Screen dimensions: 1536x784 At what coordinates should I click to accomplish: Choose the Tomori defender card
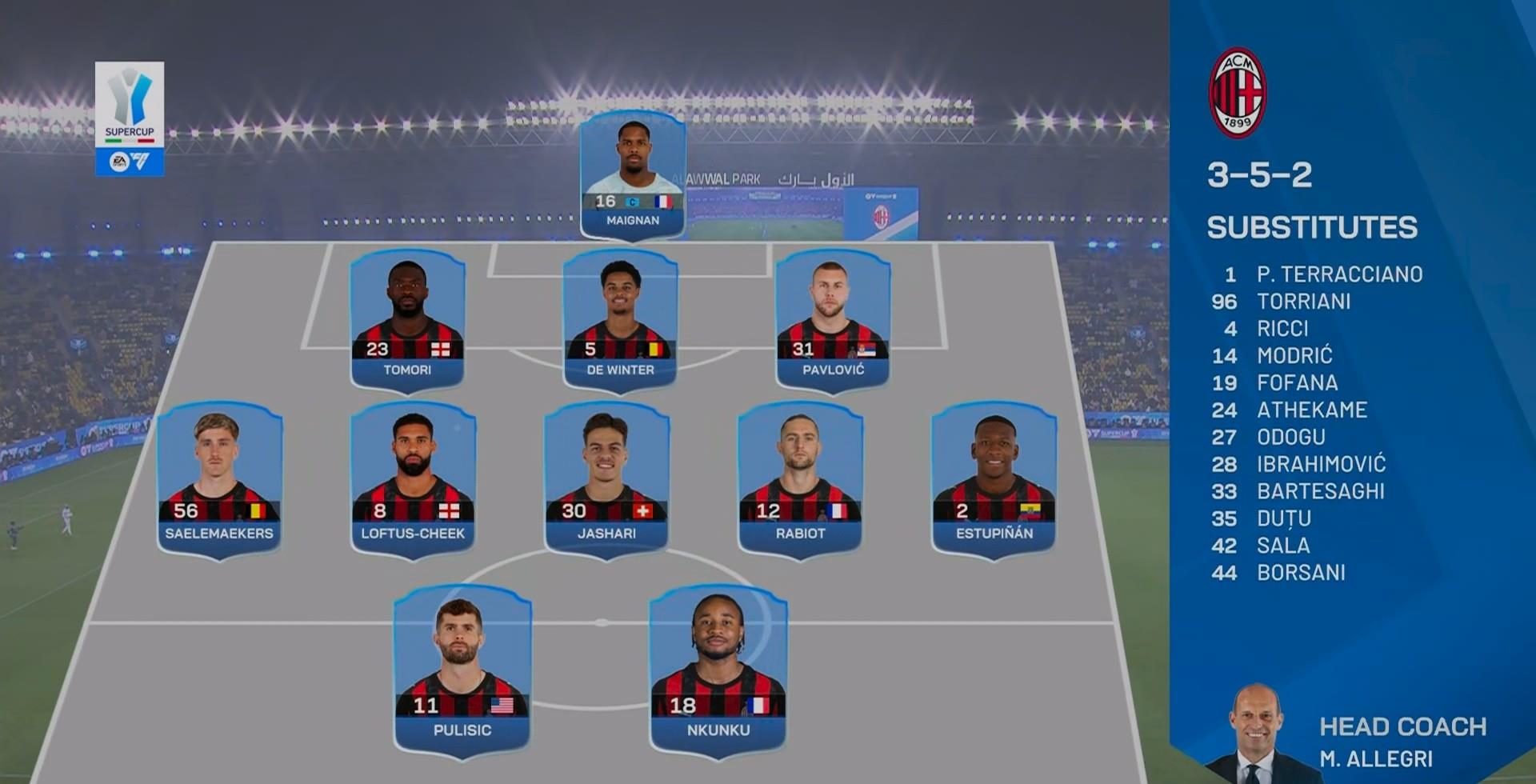tap(407, 320)
